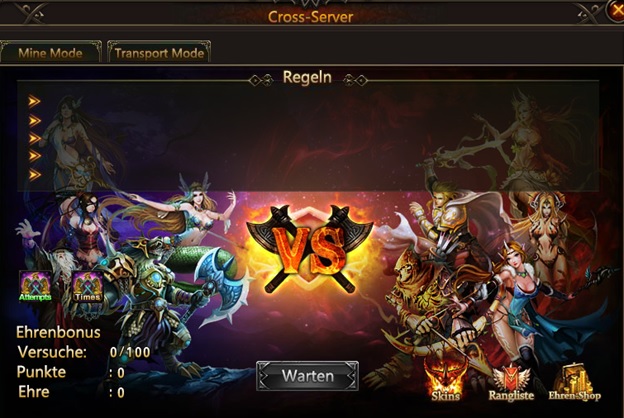The height and width of the screenshot is (418, 624).
Task: Click the Warten button
Action: click(307, 376)
